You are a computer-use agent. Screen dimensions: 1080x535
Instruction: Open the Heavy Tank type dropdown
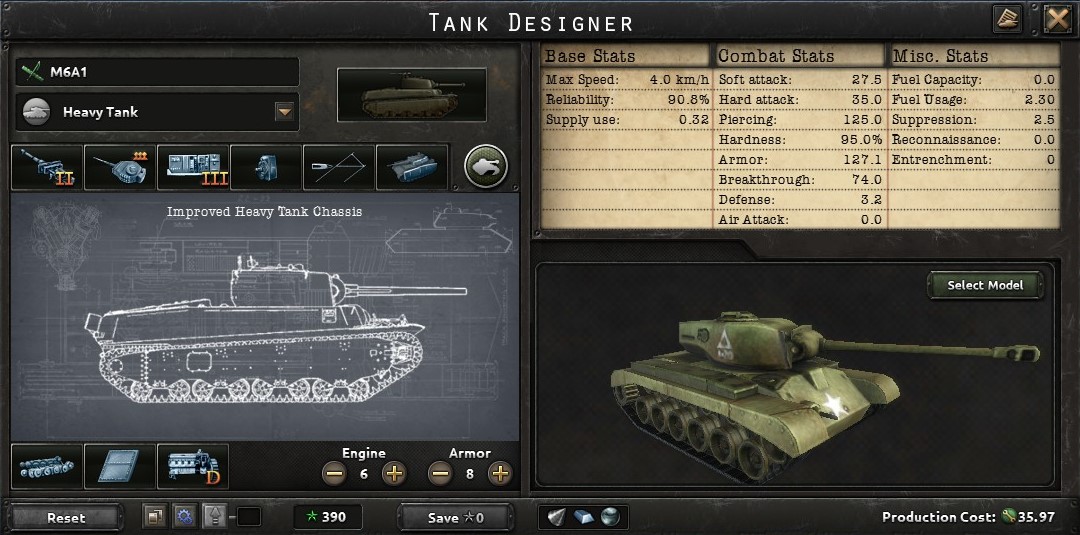(x=285, y=112)
